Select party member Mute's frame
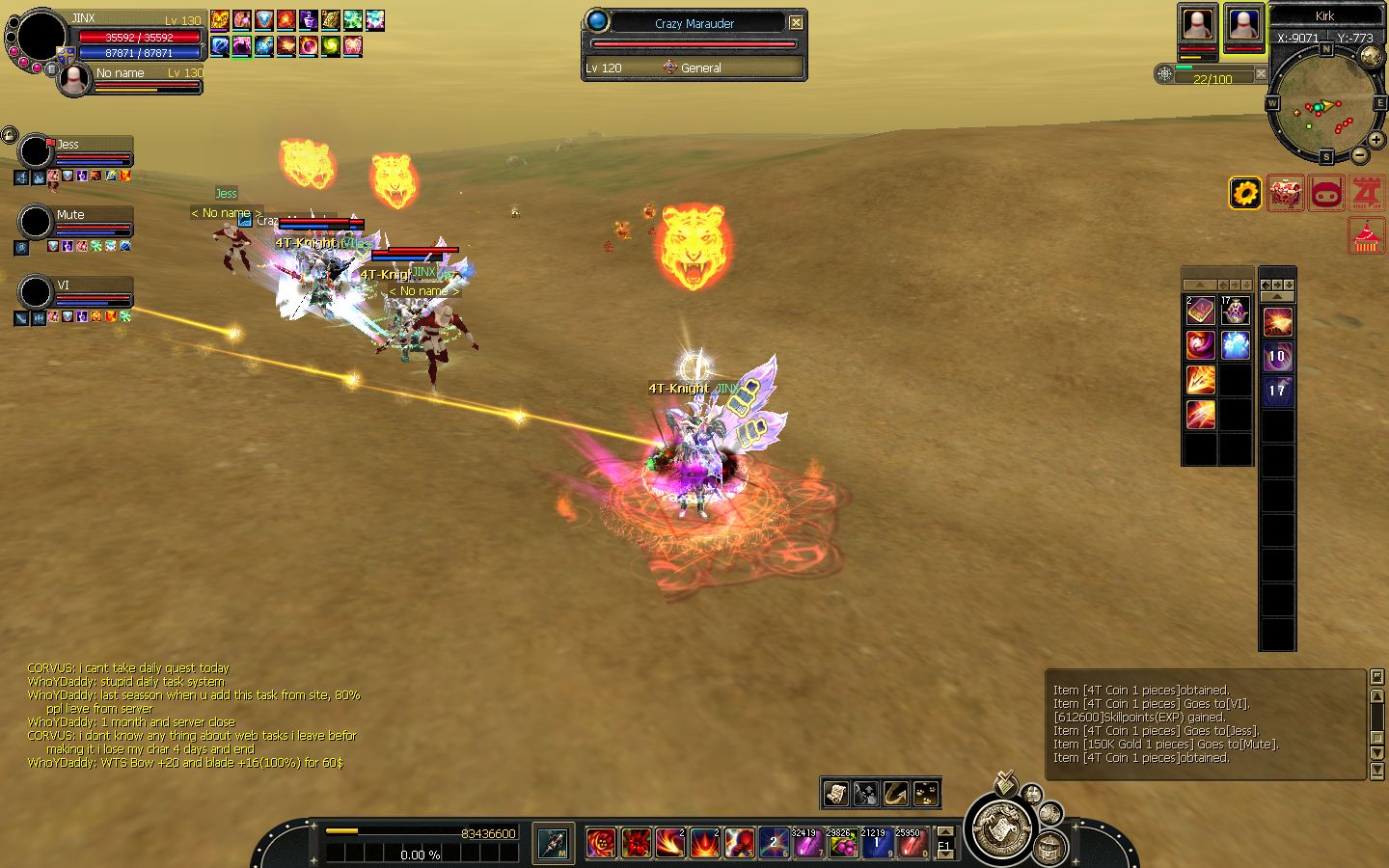Screen dimensions: 1389x868 (x=75, y=222)
